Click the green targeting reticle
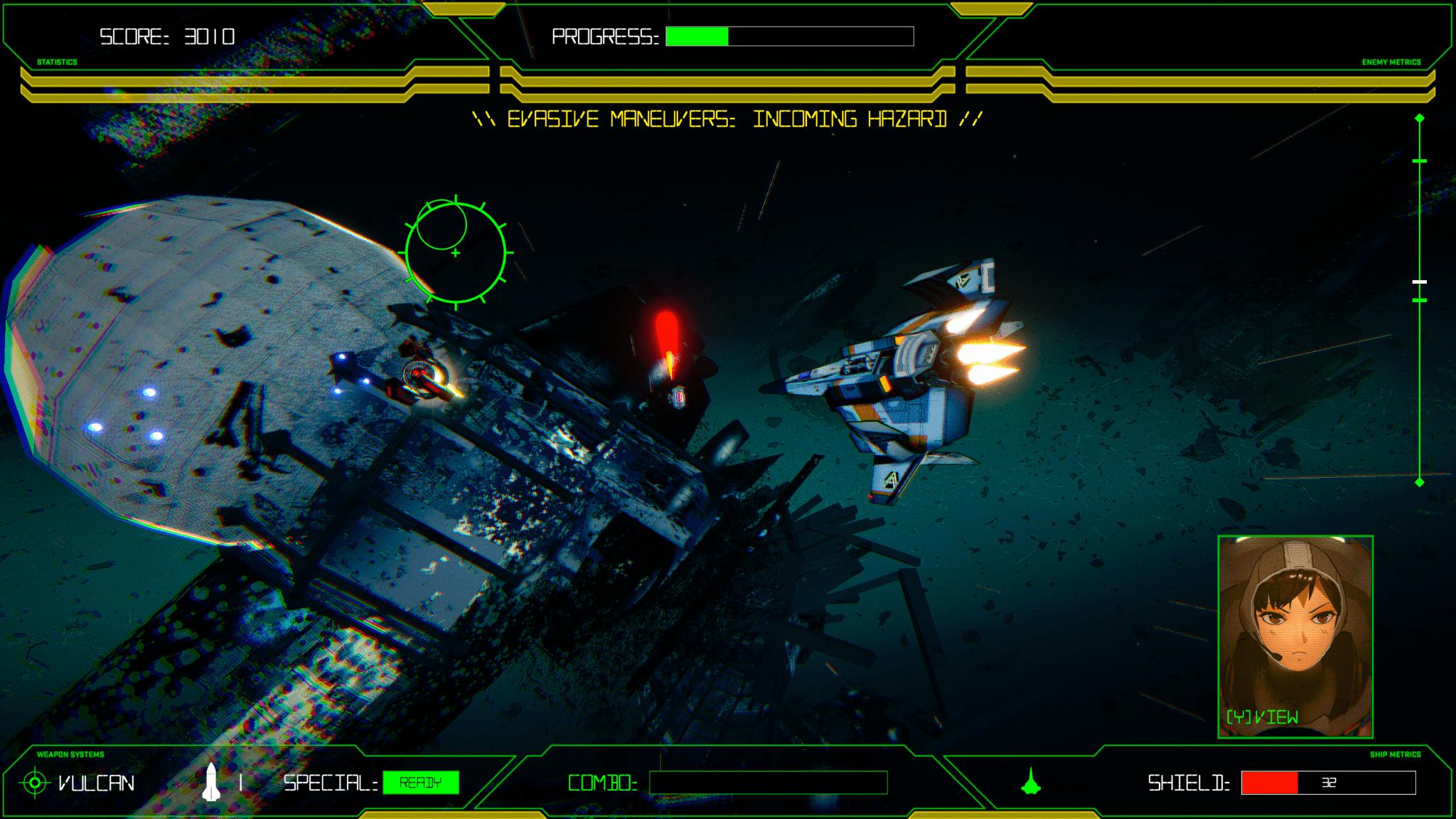This screenshot has width=1456, height=819. click(x=455, y=254)
